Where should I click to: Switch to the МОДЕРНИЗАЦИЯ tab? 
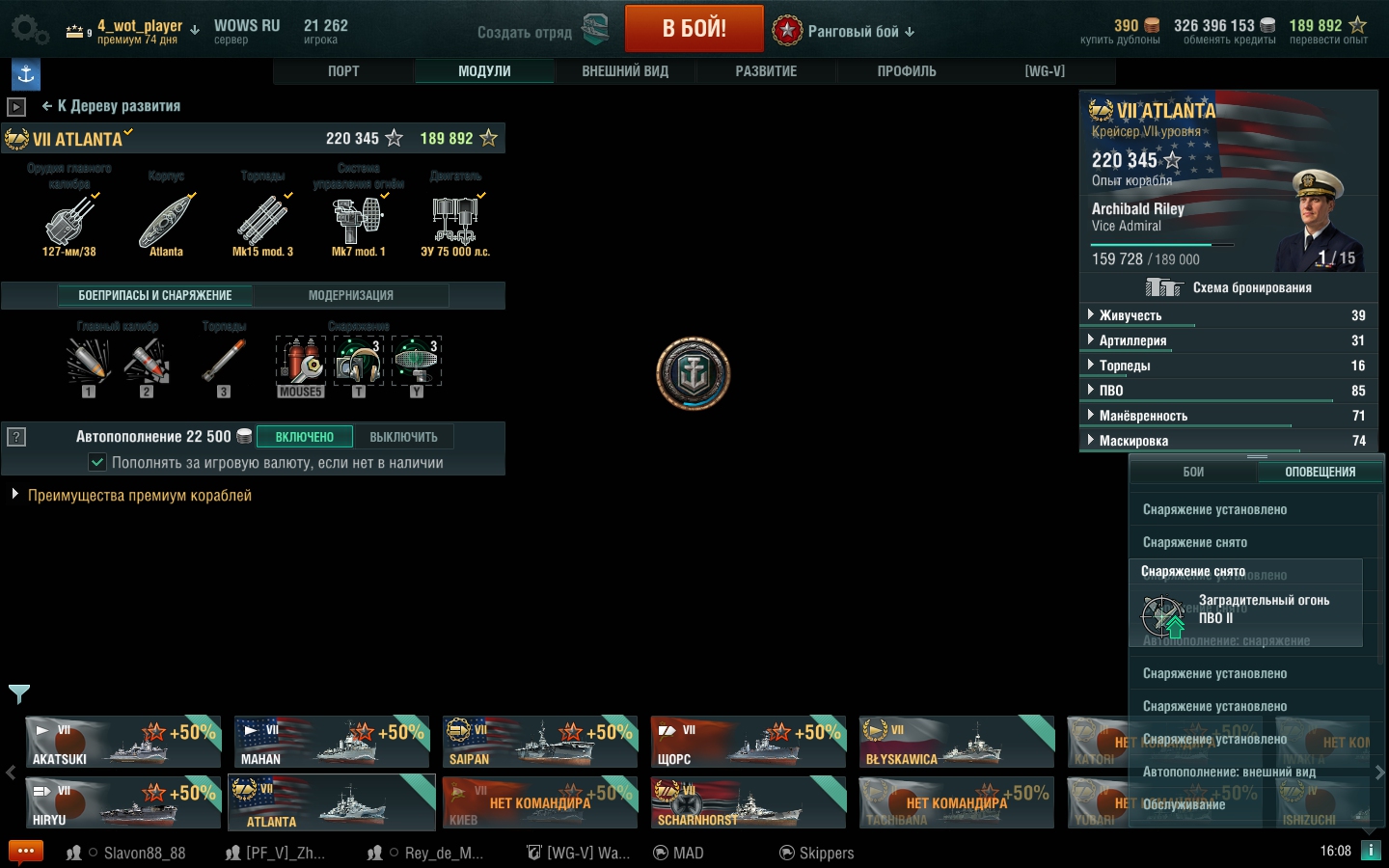[351, 295]
